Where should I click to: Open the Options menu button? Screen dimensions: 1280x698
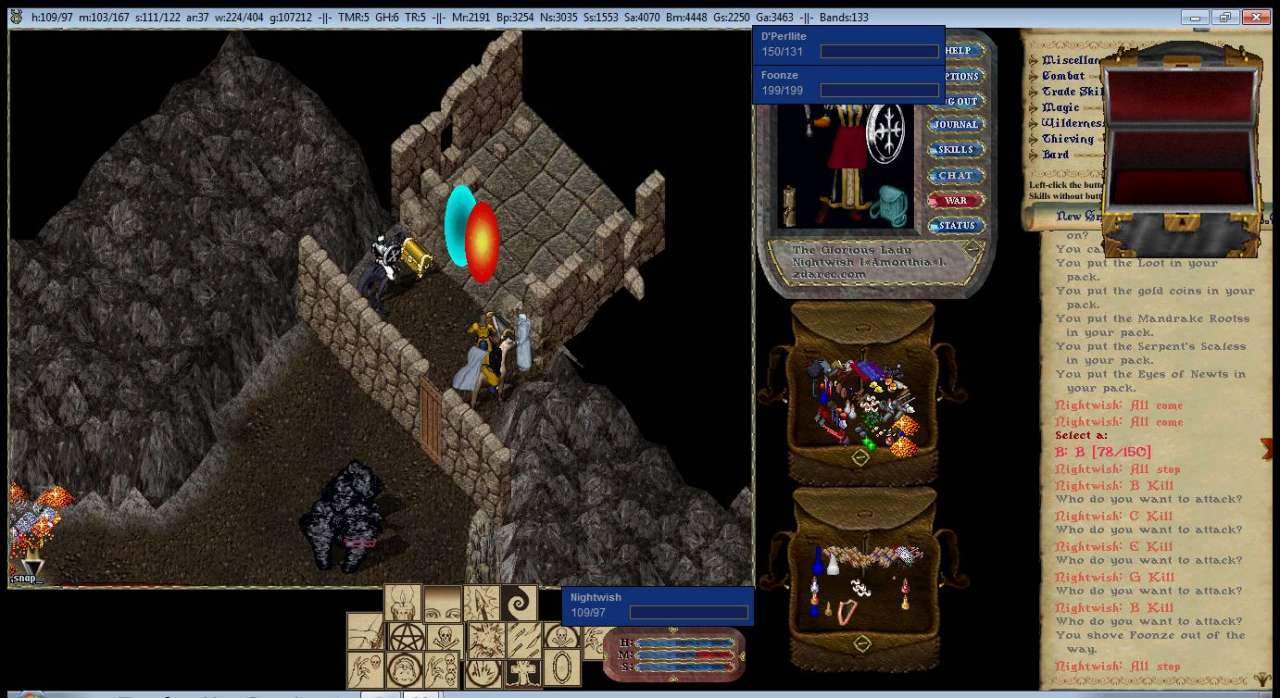[962, 76]
